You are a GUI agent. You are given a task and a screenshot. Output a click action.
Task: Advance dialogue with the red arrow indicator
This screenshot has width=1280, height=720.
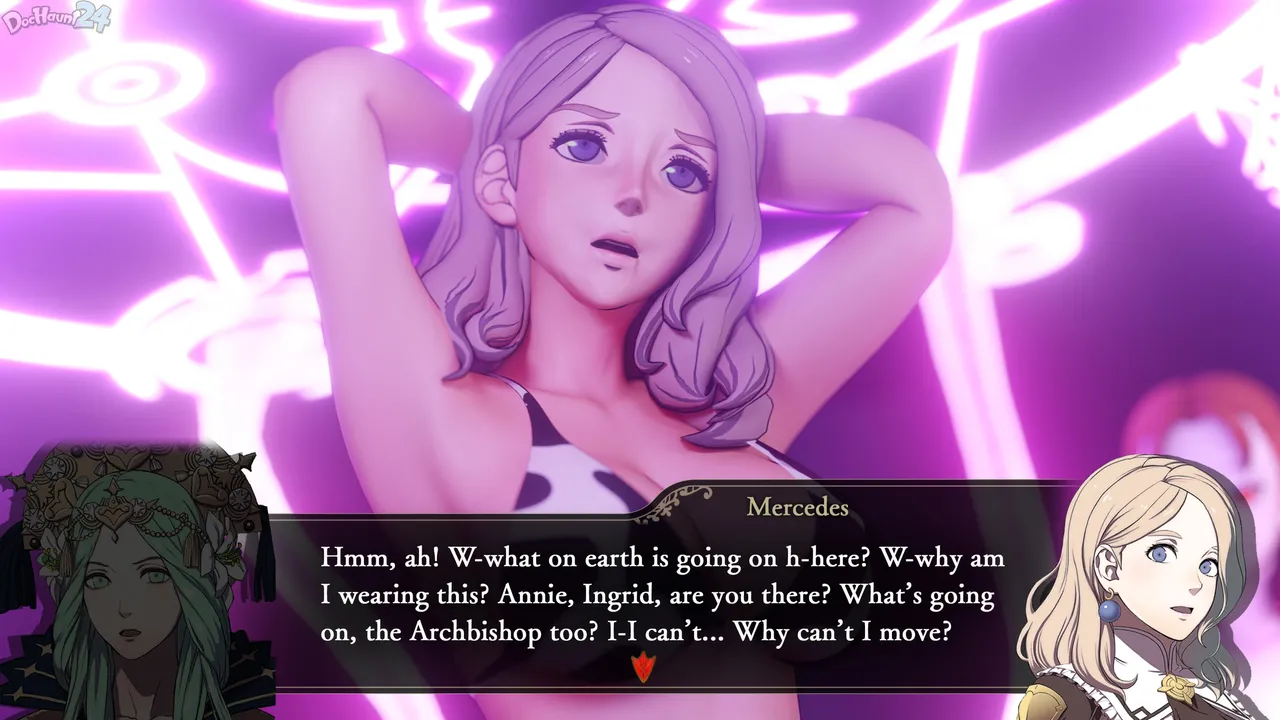pos(642,667)
